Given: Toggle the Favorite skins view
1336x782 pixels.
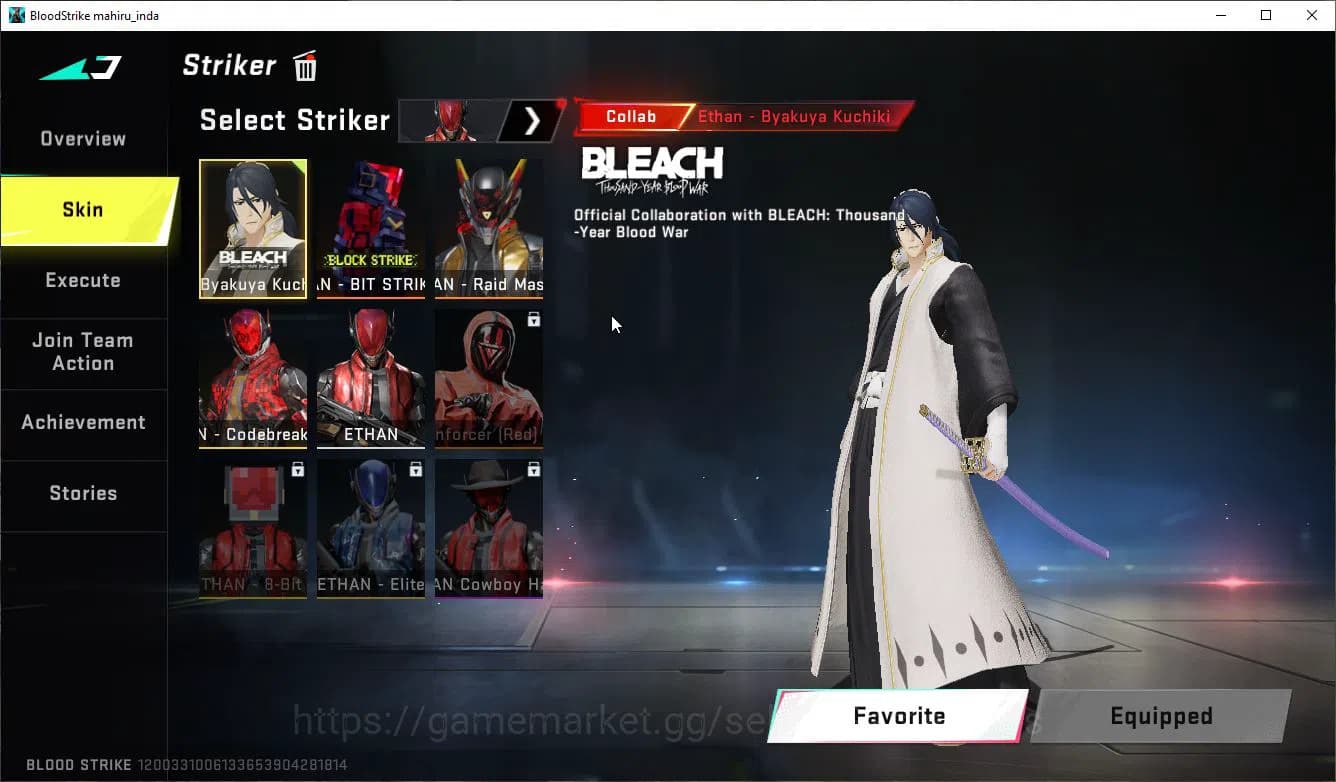Looking at the screenshot, I should tap(898, 716).
